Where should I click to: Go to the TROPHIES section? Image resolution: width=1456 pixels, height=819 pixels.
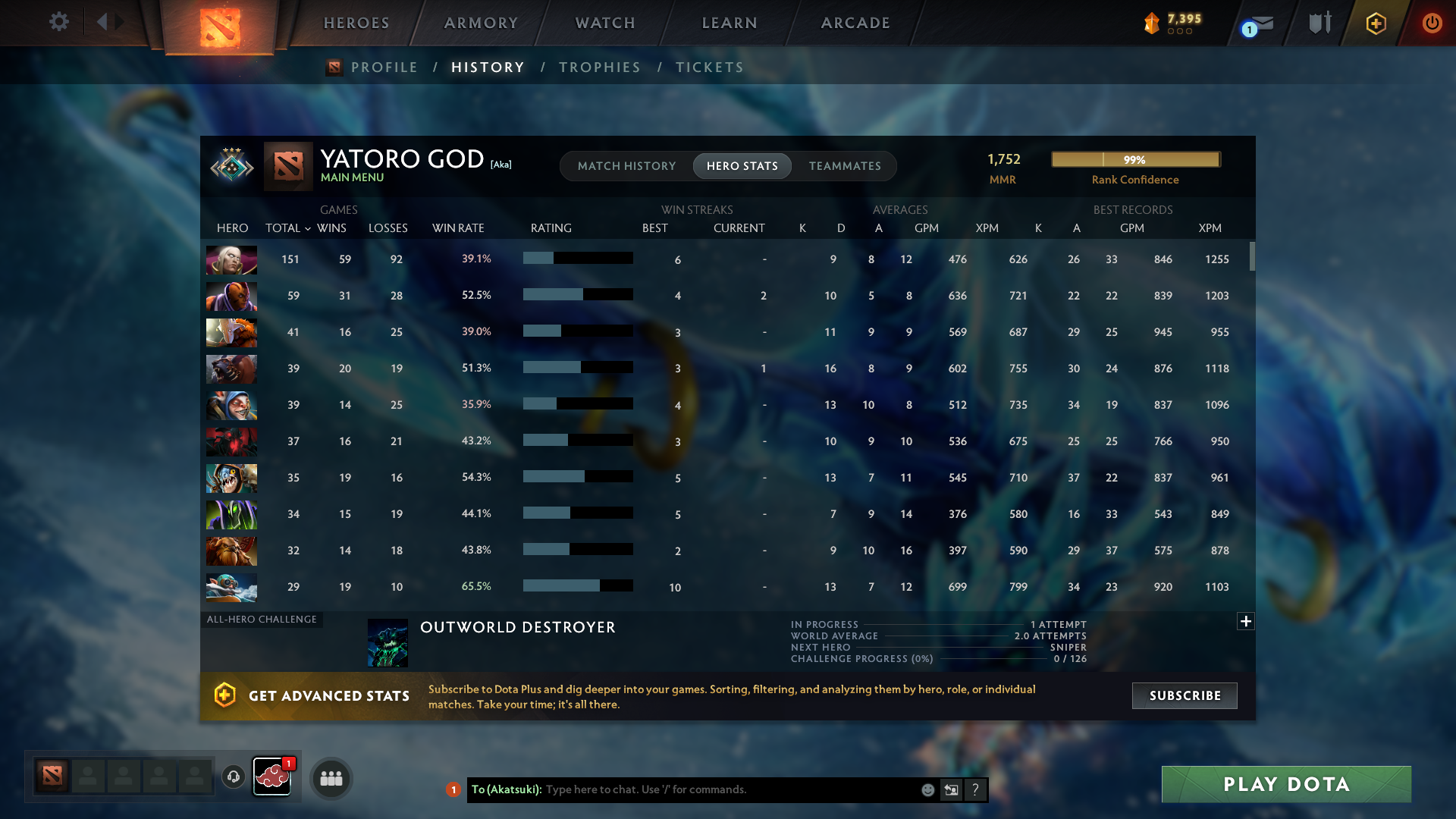[599, 67]
